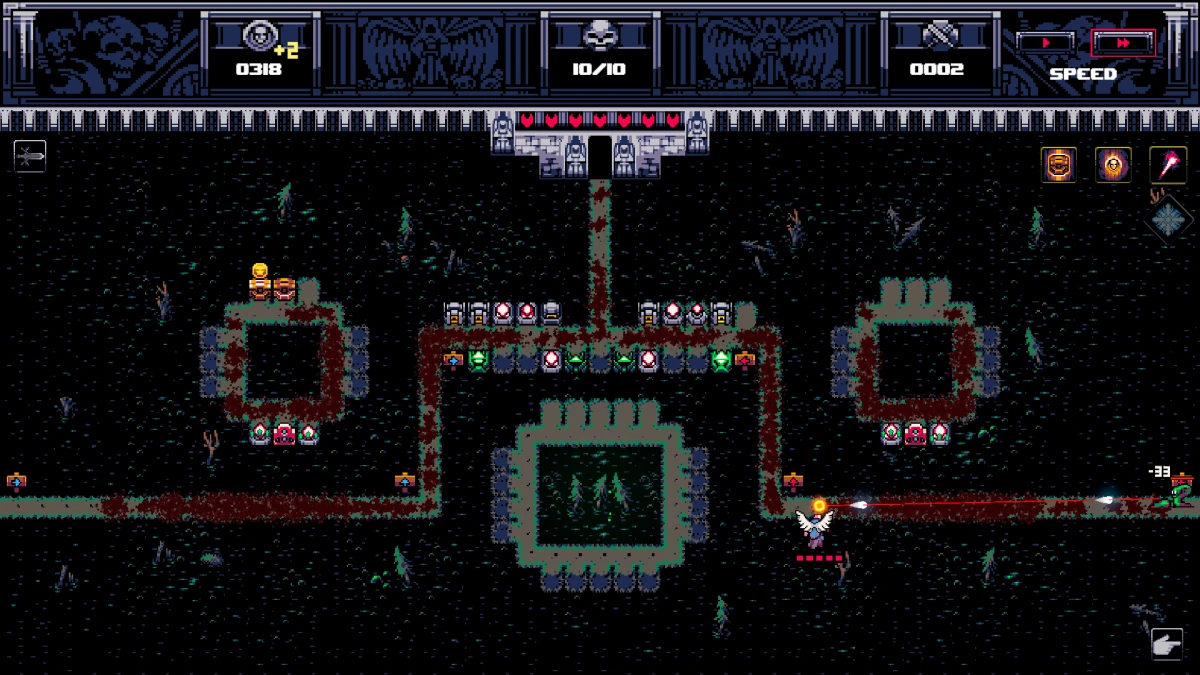Click the sword icon button
The height and width of the screenshot is (675, 1200).
click(x=30, y=156)
